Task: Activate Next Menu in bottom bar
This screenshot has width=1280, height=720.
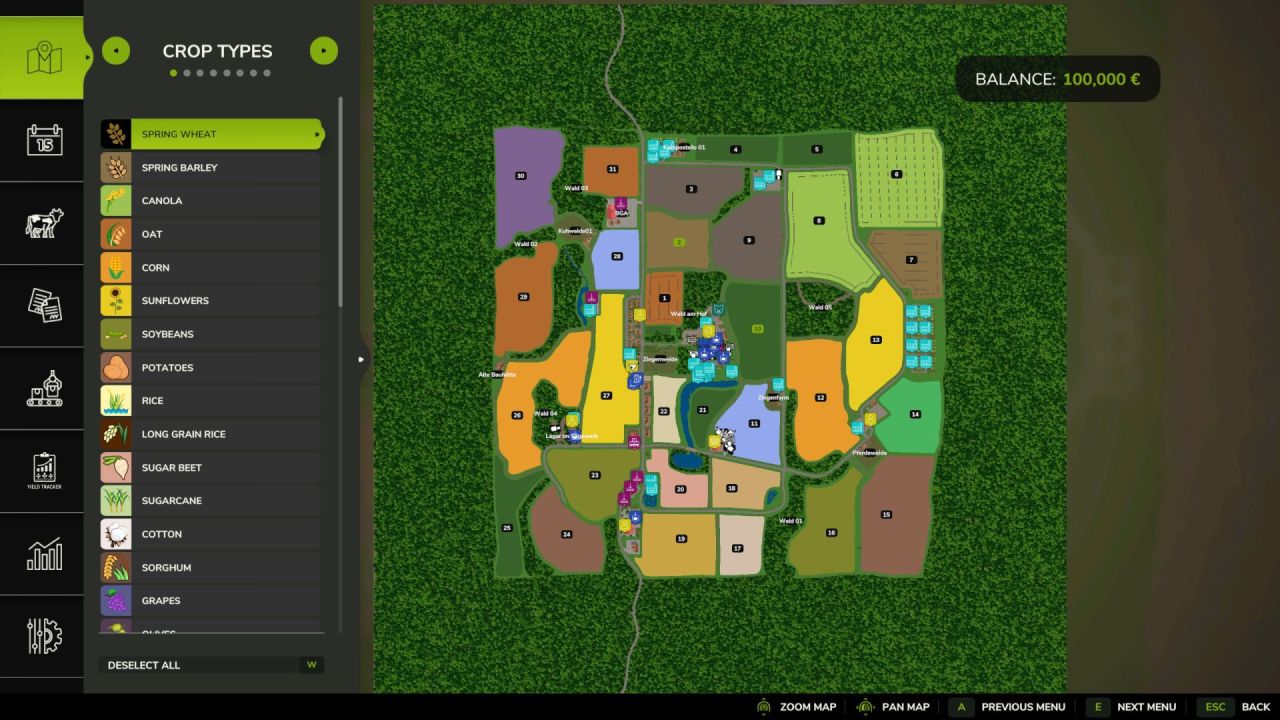Action: tap(1146, 706)
